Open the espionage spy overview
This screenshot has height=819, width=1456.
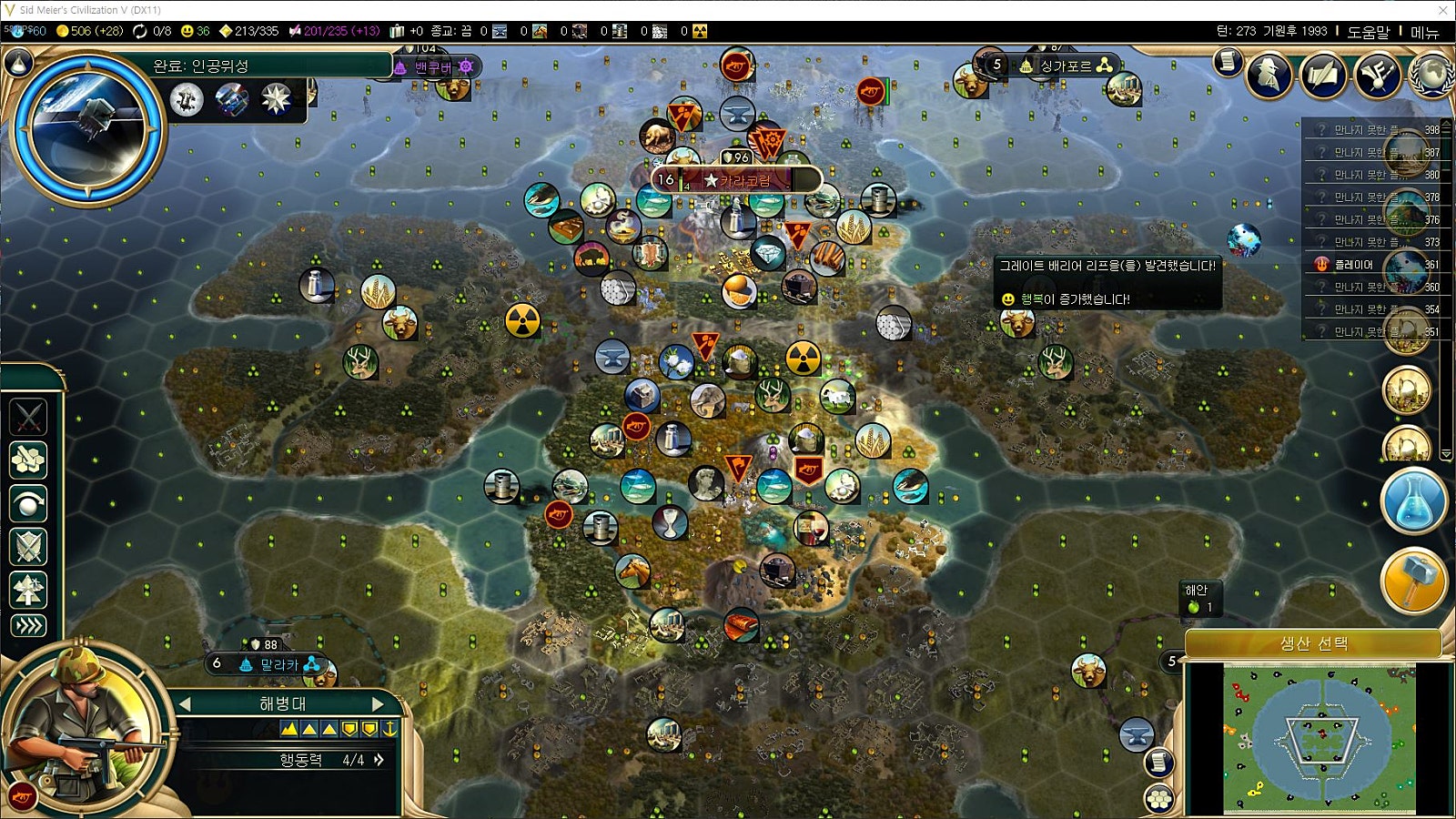[x=1269, y=75]
